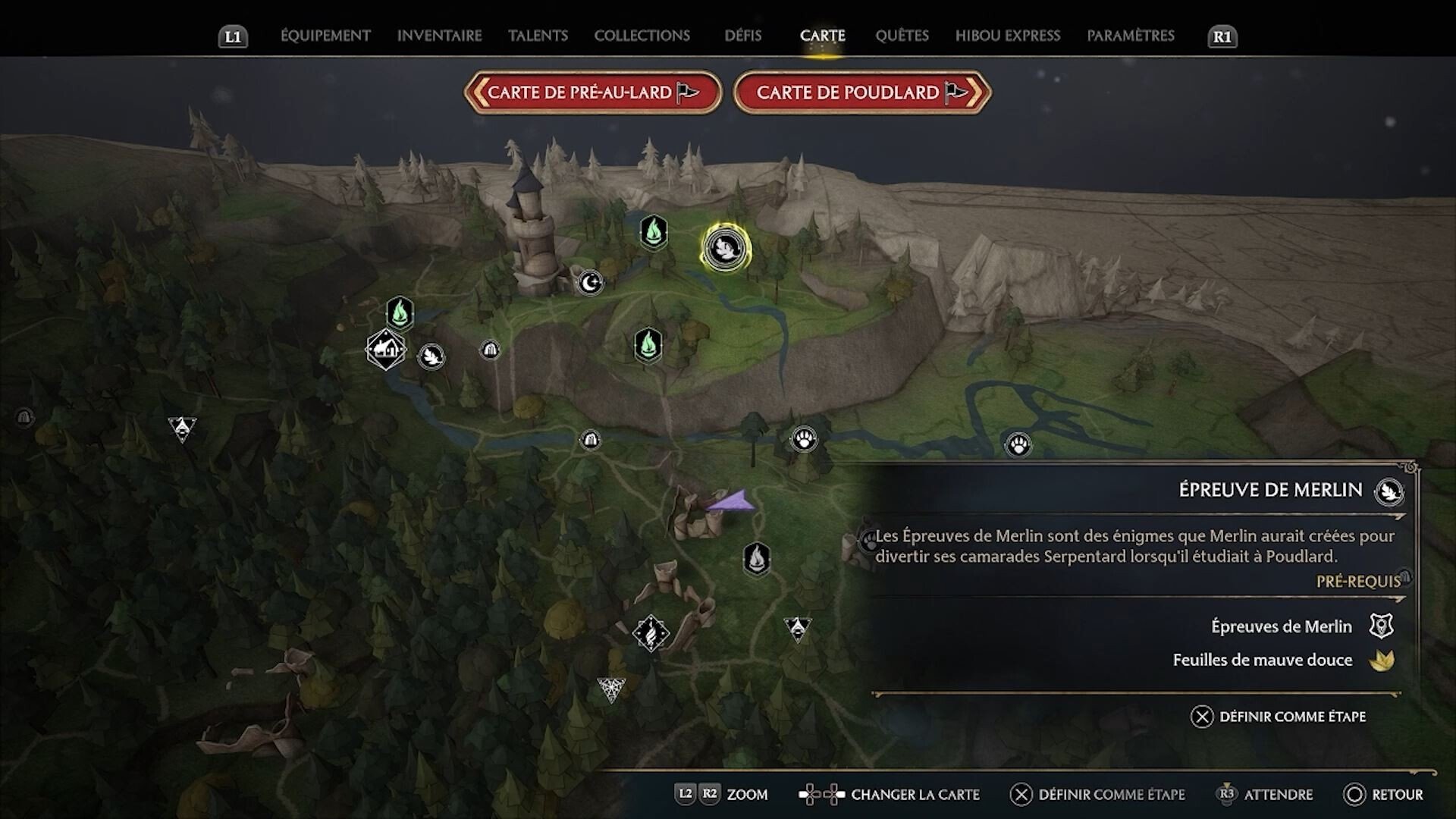Open the Équipement tab

click(x=325, y=36)
